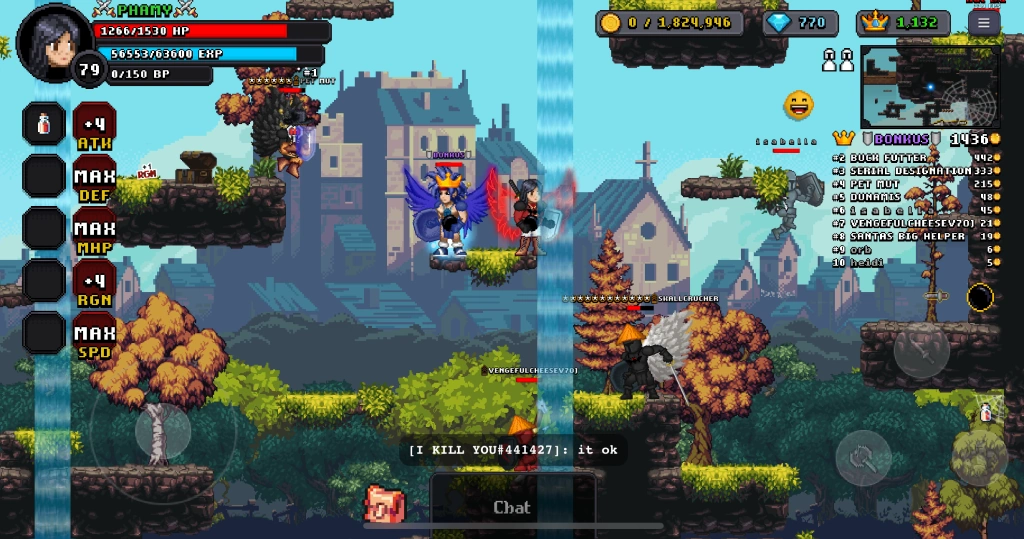Select the SPD stat button
This screenshot has height=539, width=1024.
coord(95,335)
